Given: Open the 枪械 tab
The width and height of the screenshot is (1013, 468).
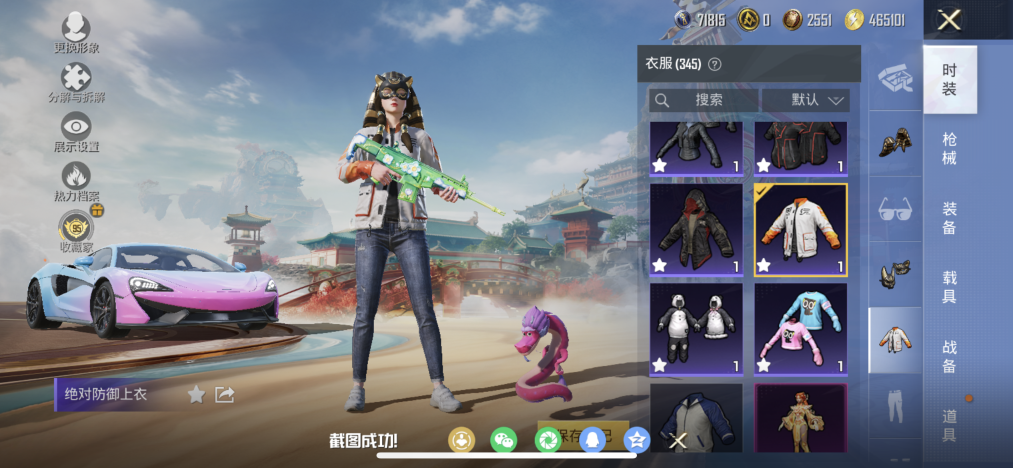Looking at the screenshot, I should pos(949,148).
